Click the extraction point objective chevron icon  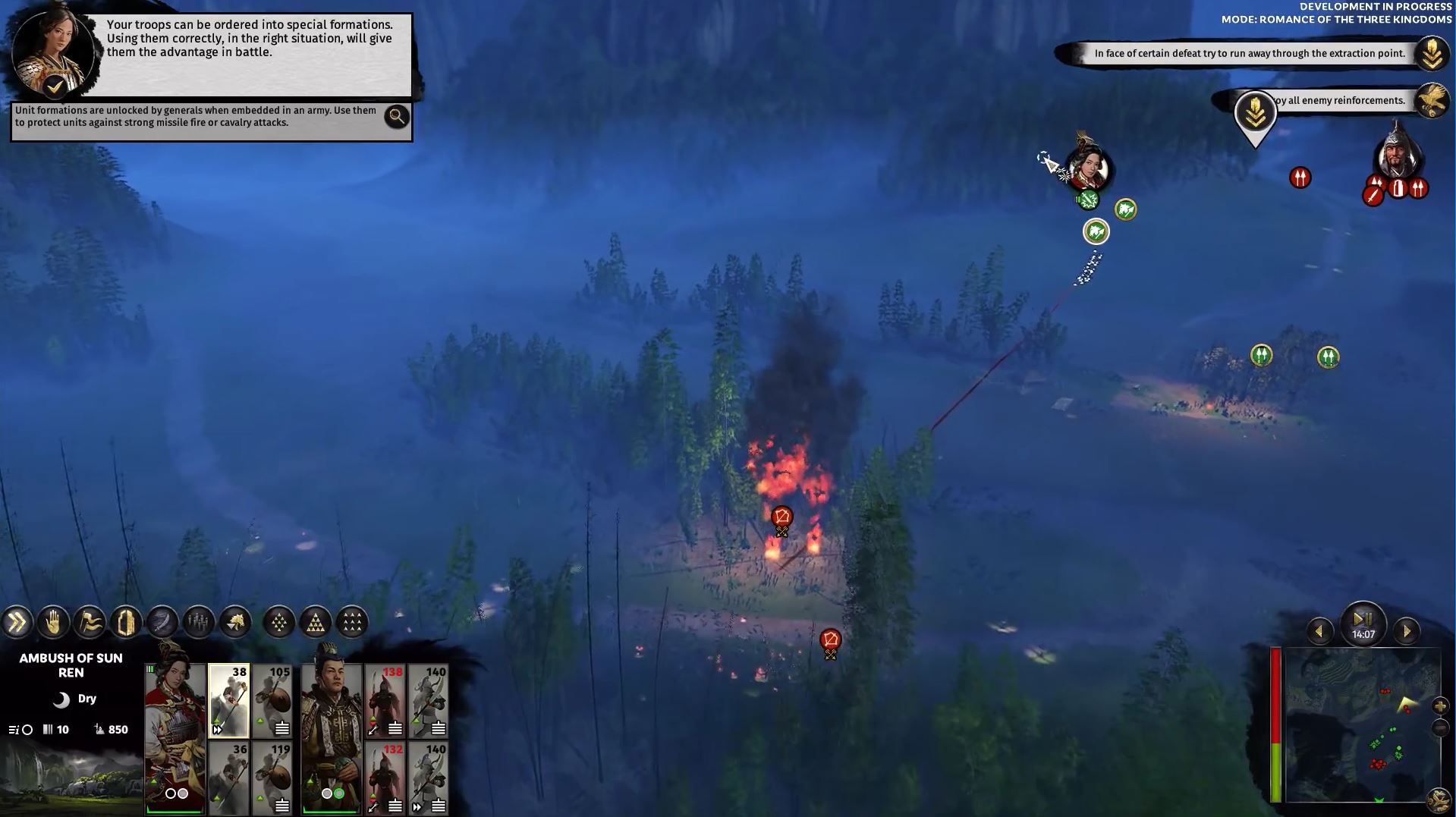click(x=1432, y=53)
